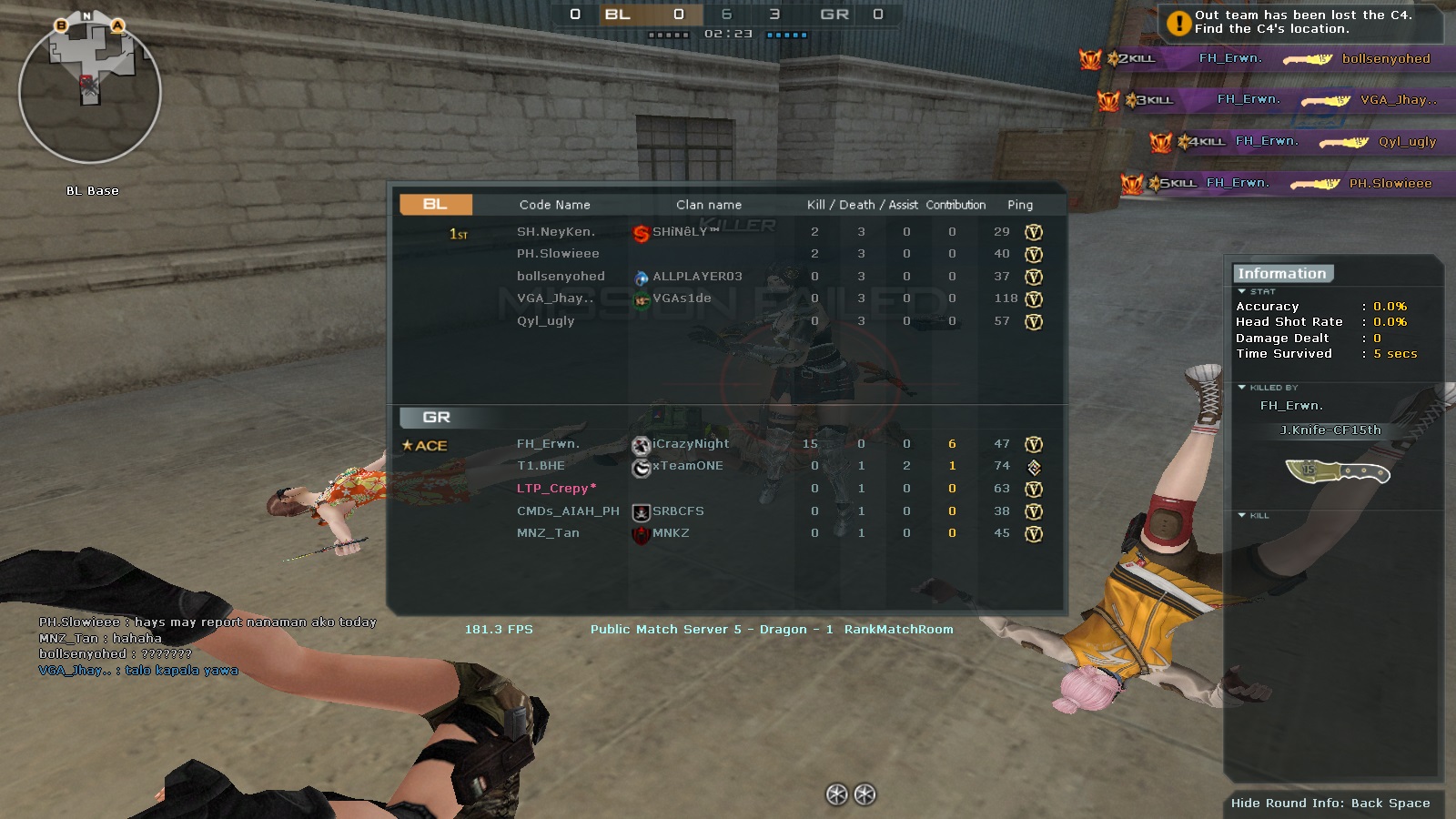
Task: Collapse the KILLED BY section
Action: click(1240, 386)
